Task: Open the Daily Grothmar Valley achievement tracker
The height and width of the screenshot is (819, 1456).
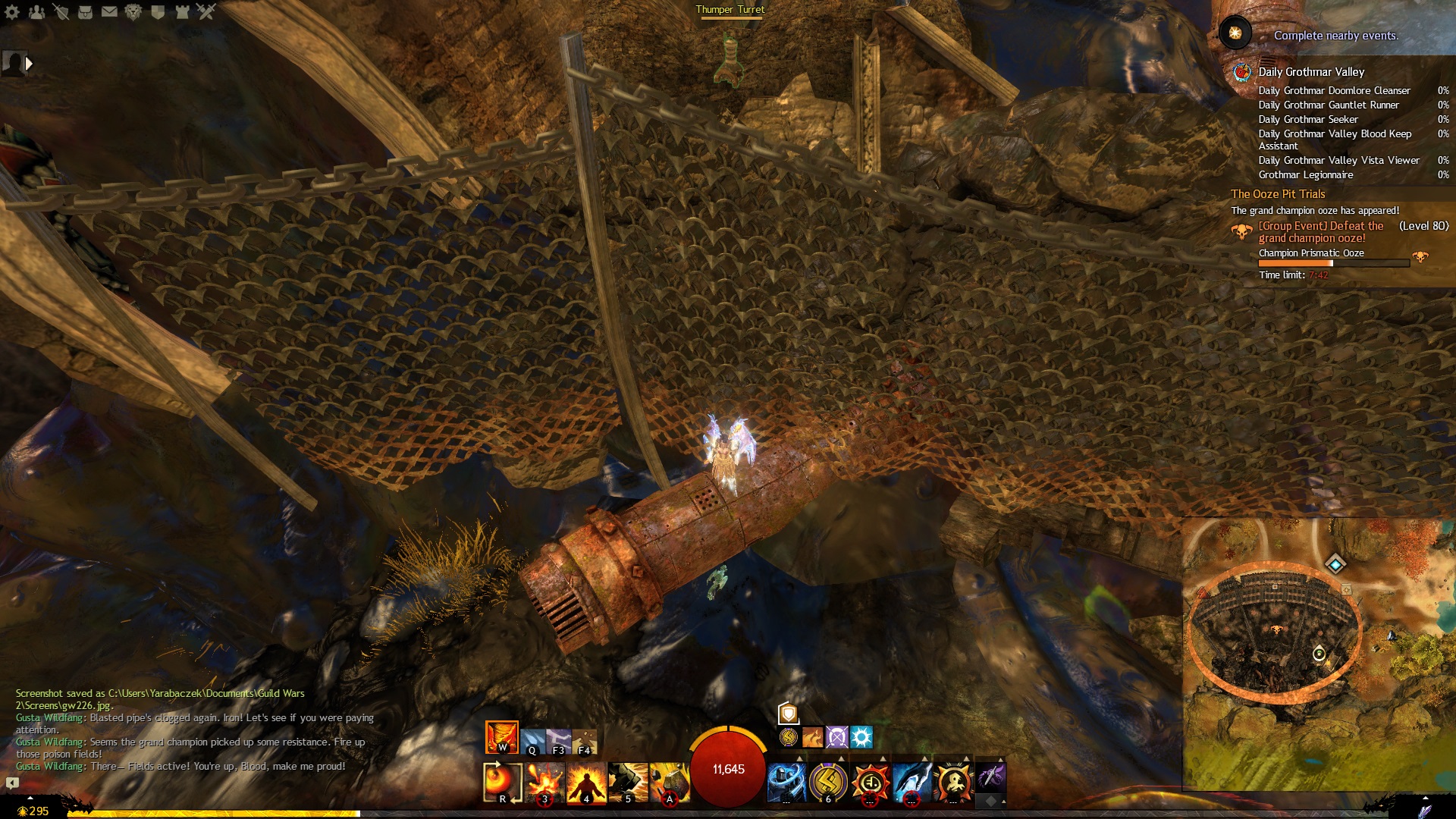Action: tap(1310, 72)
